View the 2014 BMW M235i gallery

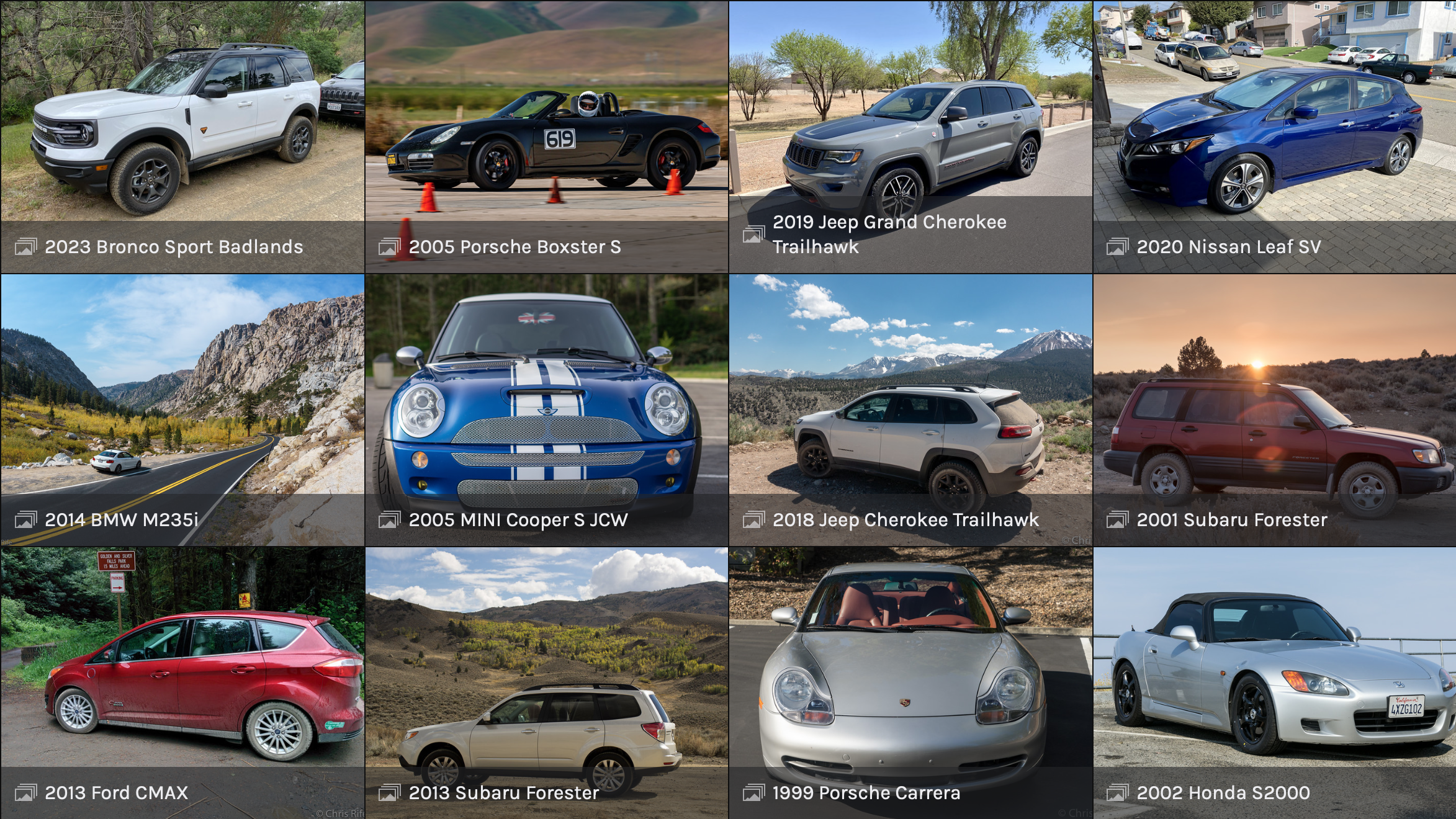182,409
